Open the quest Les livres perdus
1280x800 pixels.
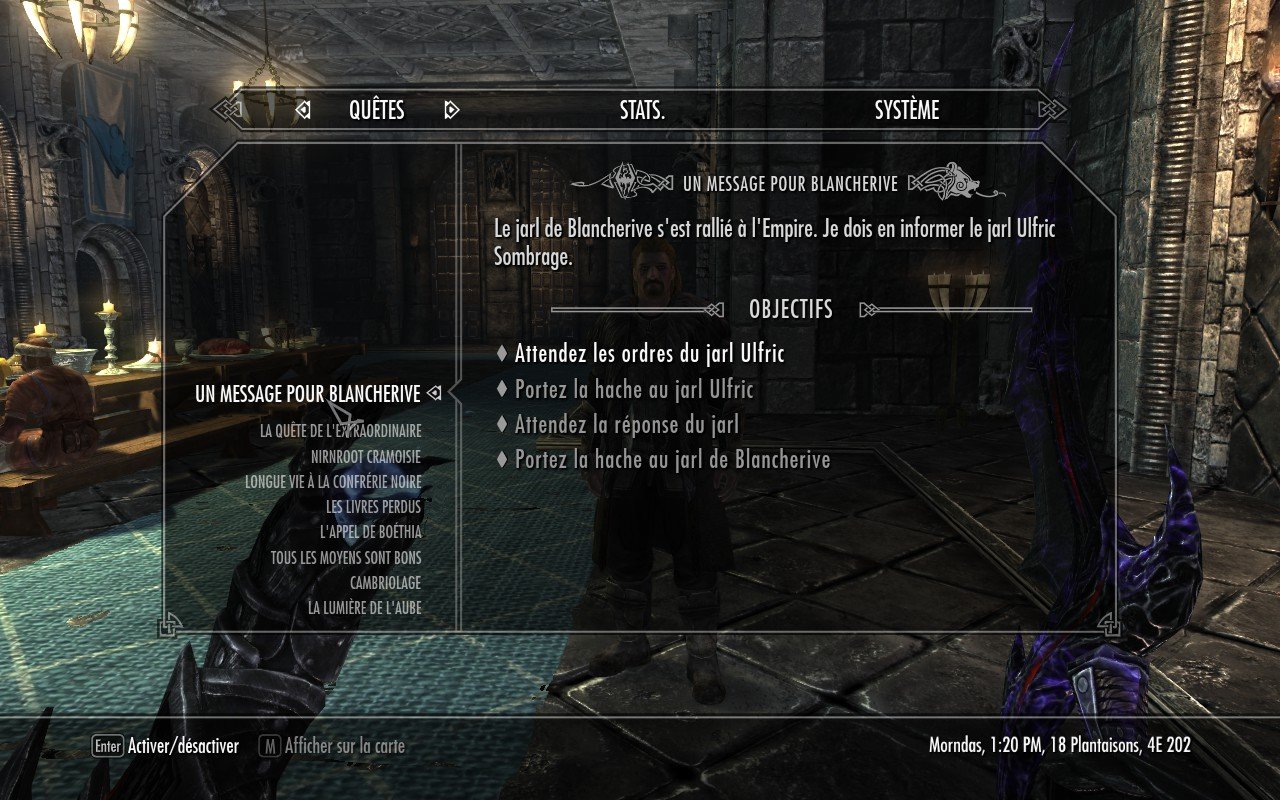[373, 507]
